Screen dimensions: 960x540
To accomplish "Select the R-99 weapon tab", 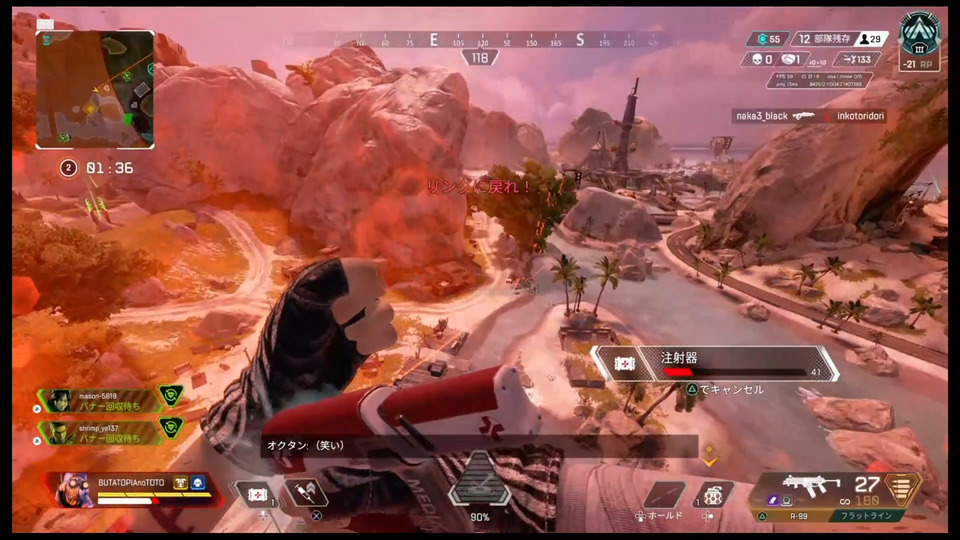I will tap(797, 516).
